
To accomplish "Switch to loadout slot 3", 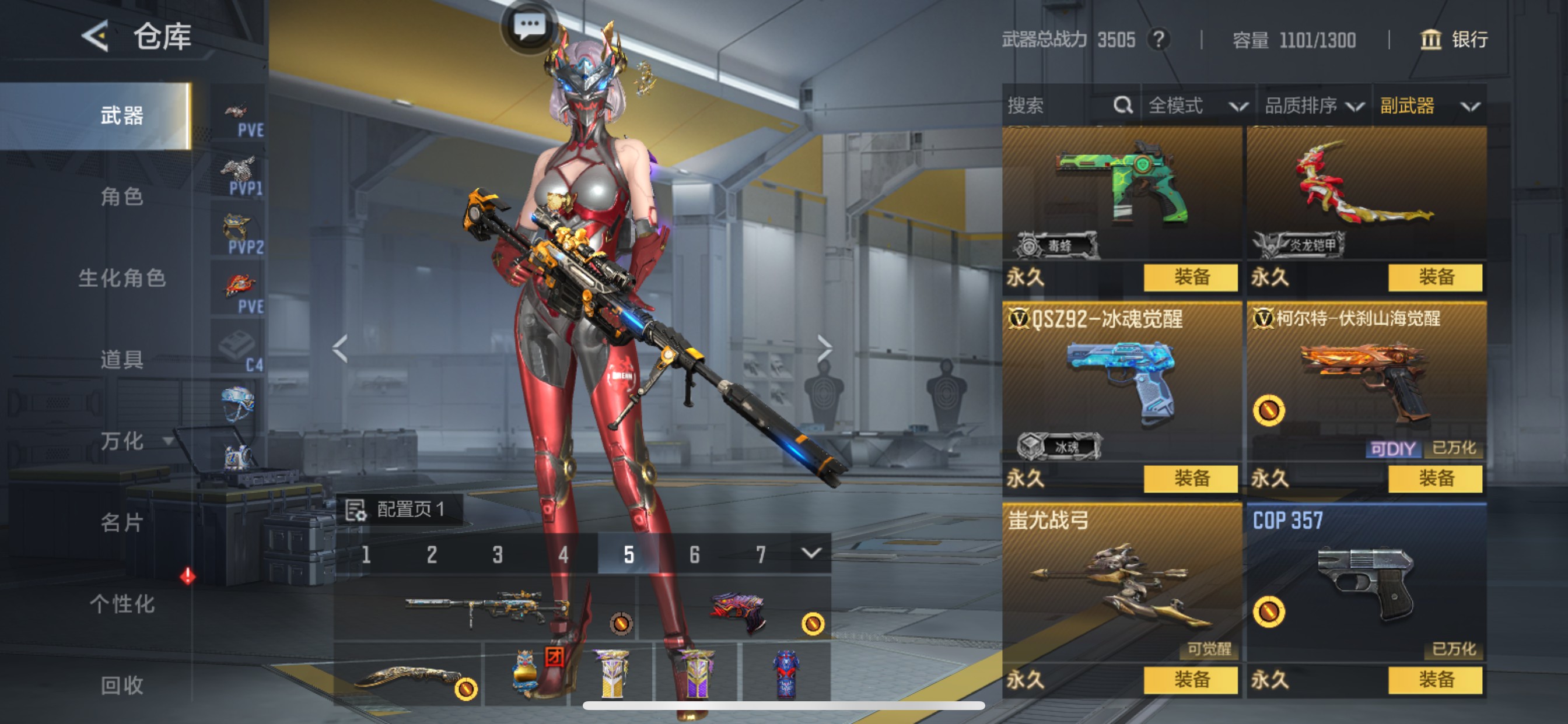I will click(x=498, y=554).
